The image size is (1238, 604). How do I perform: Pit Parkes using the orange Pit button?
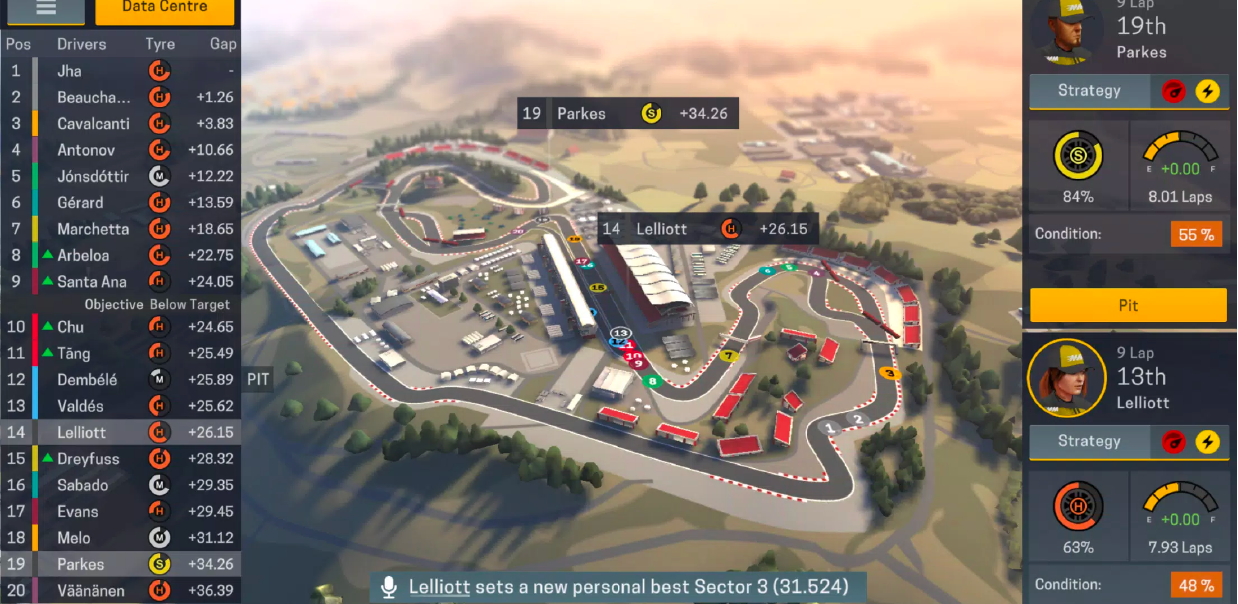point(1128,305)
